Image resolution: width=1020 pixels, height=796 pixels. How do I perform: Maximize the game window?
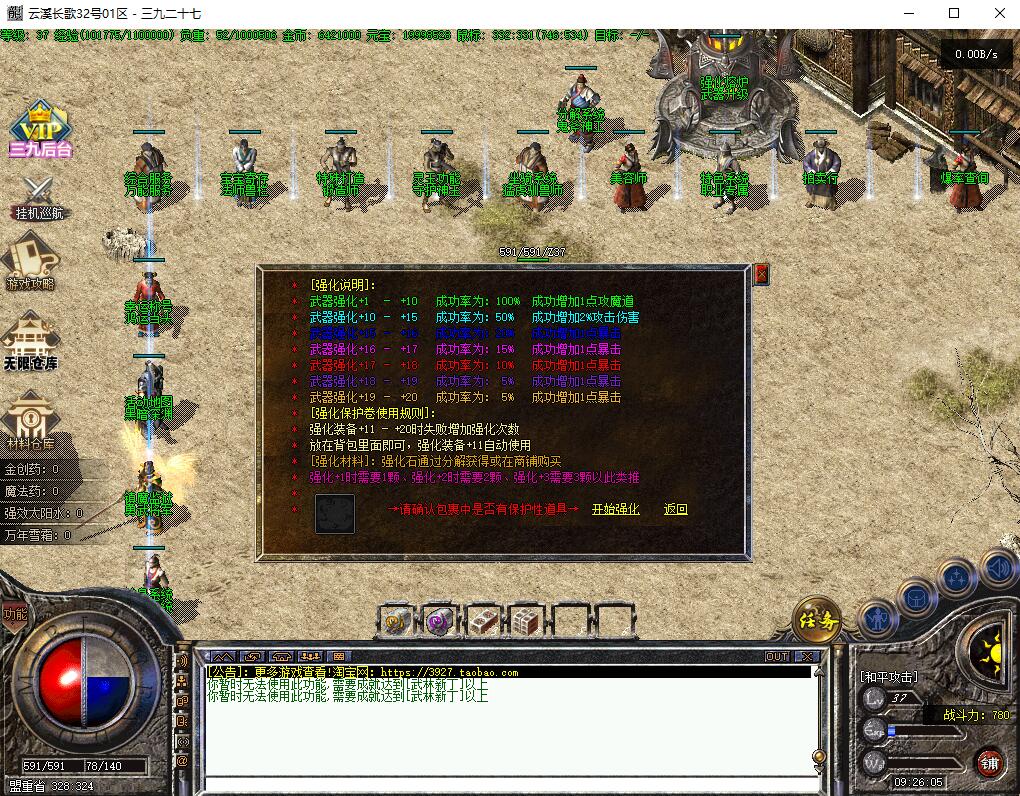coord(954,14)
